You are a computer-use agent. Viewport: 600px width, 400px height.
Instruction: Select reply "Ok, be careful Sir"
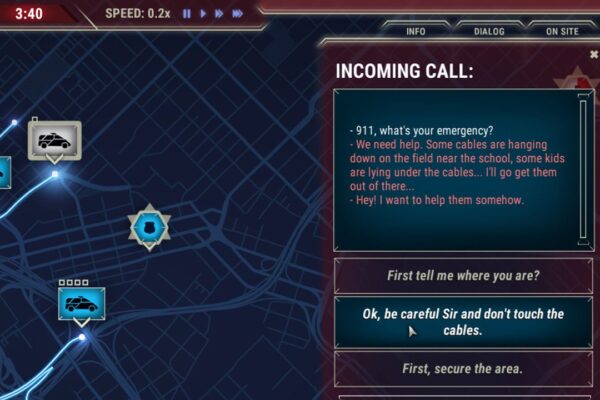[x=462, y=321]
